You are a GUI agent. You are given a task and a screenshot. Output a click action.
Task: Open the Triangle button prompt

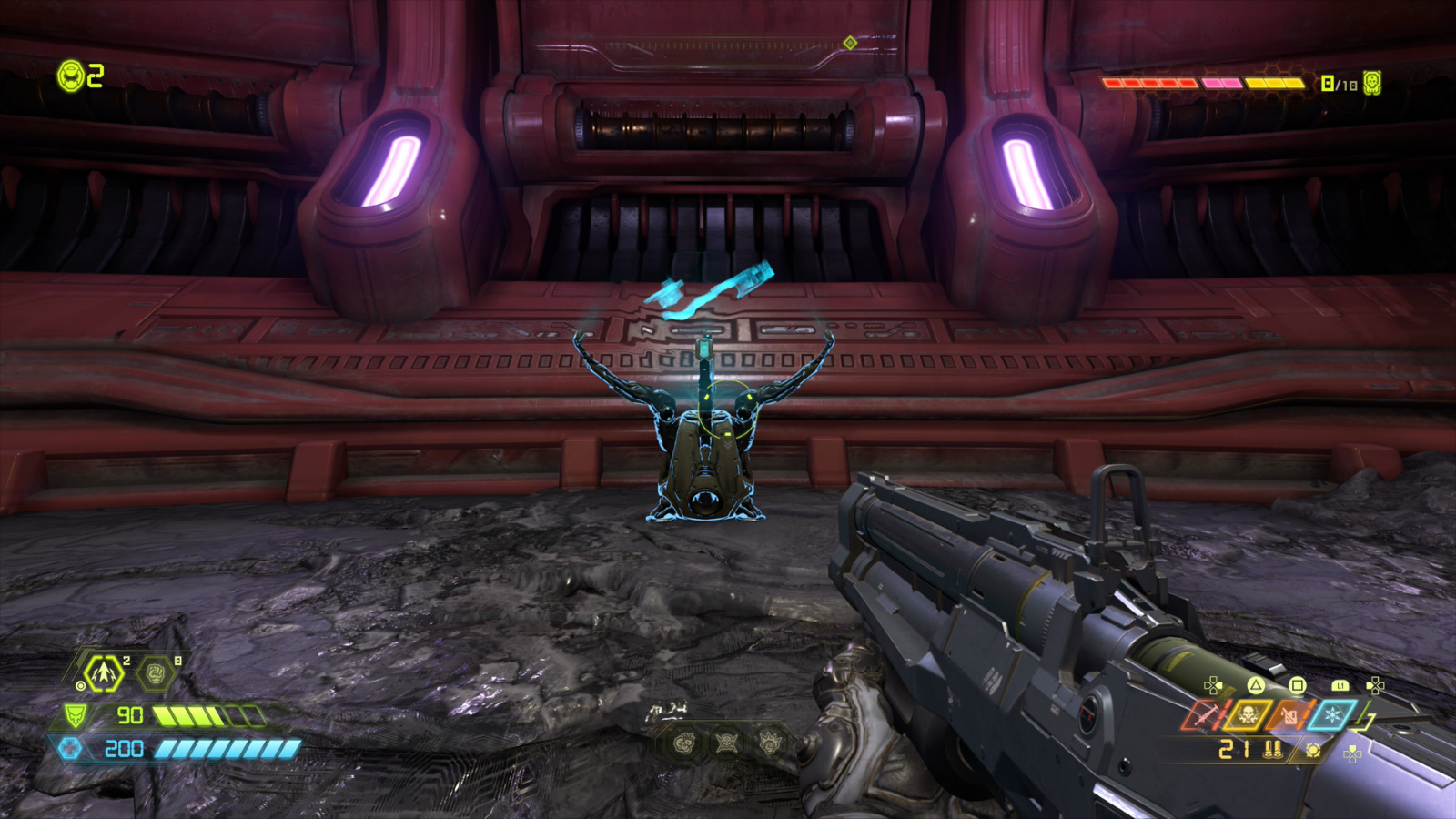(1255, 685)
